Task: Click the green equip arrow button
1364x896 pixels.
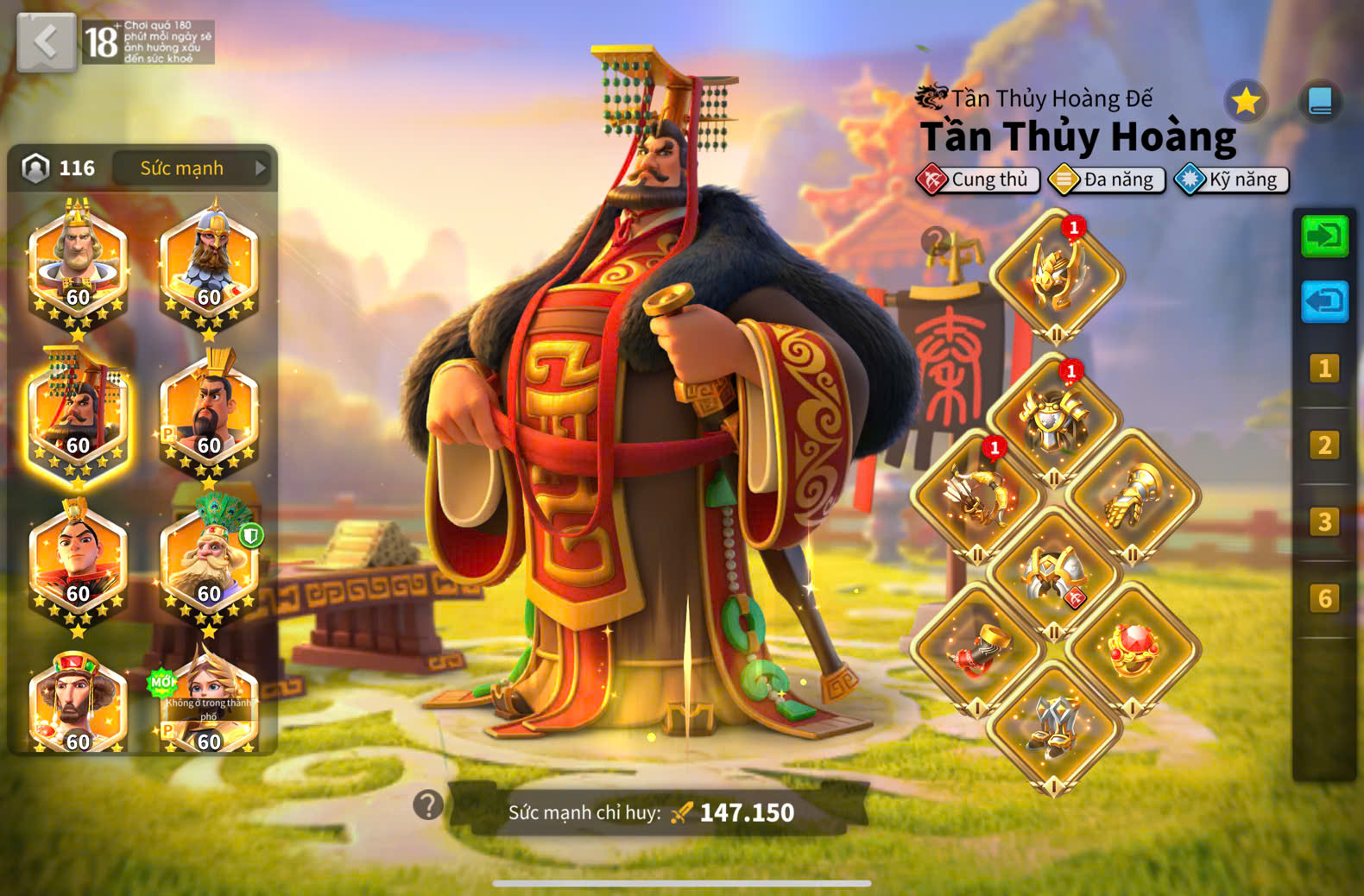Action: coord(1324,236)
